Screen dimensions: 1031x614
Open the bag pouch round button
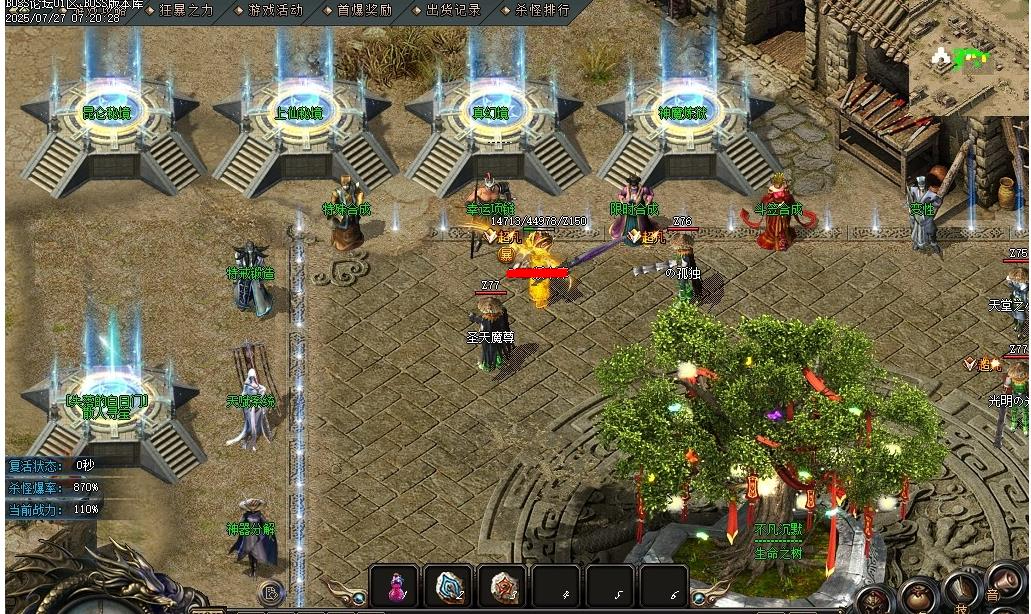pyautogui.click(x=919, y=597)
